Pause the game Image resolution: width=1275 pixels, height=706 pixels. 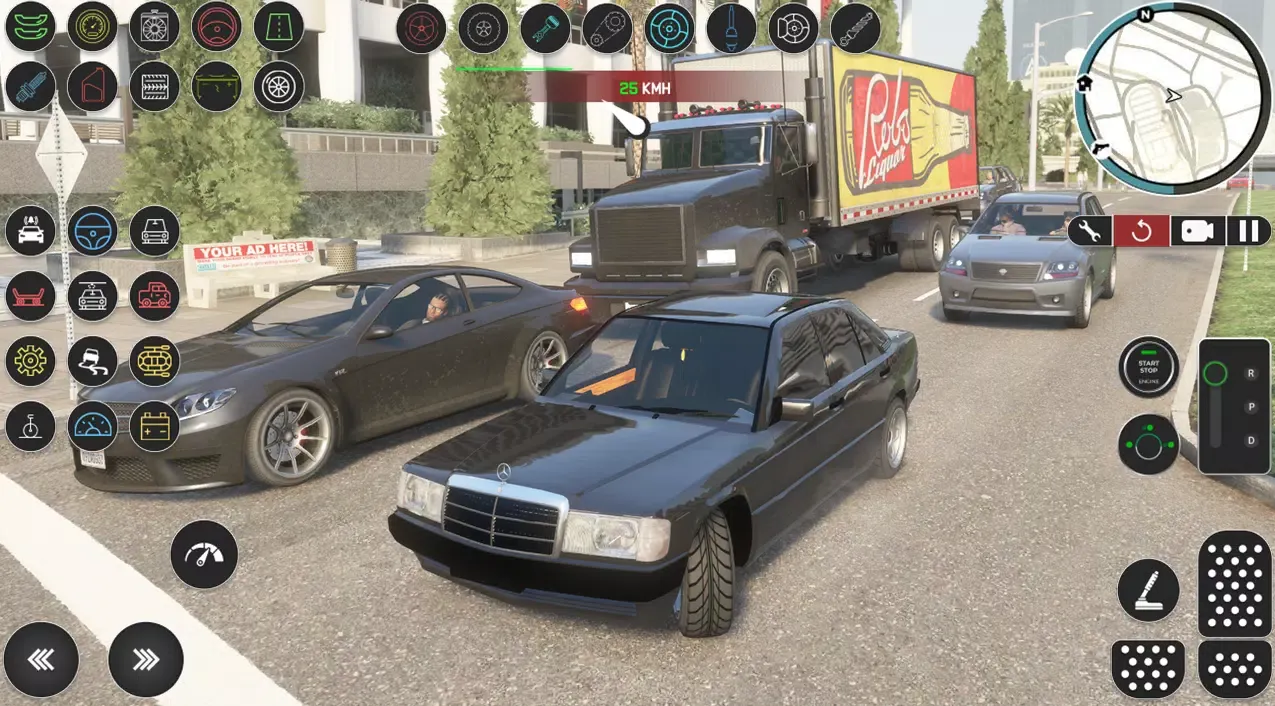click(1248, 231)
